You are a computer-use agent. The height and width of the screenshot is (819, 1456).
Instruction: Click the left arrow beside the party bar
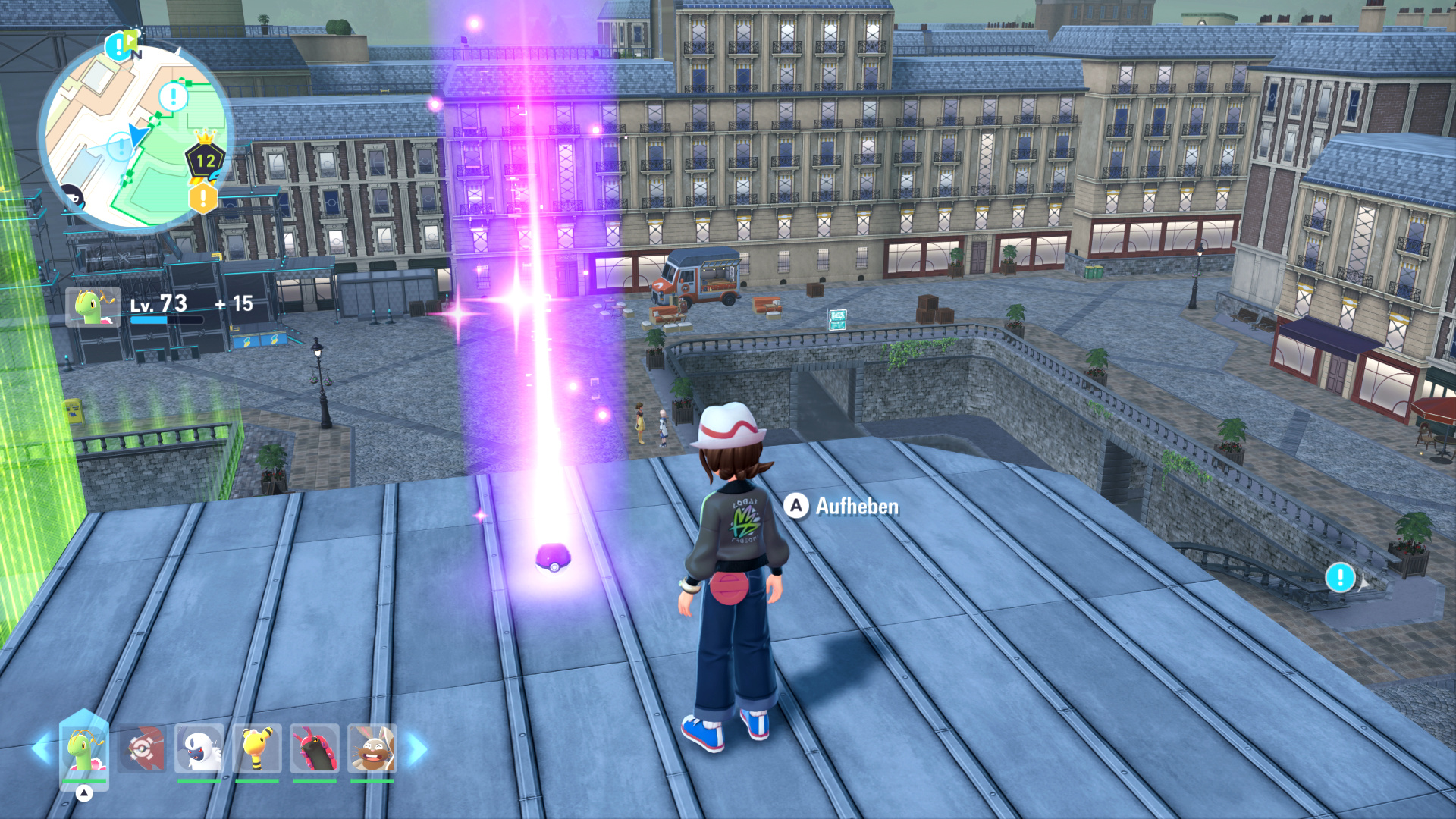(41, 748)
